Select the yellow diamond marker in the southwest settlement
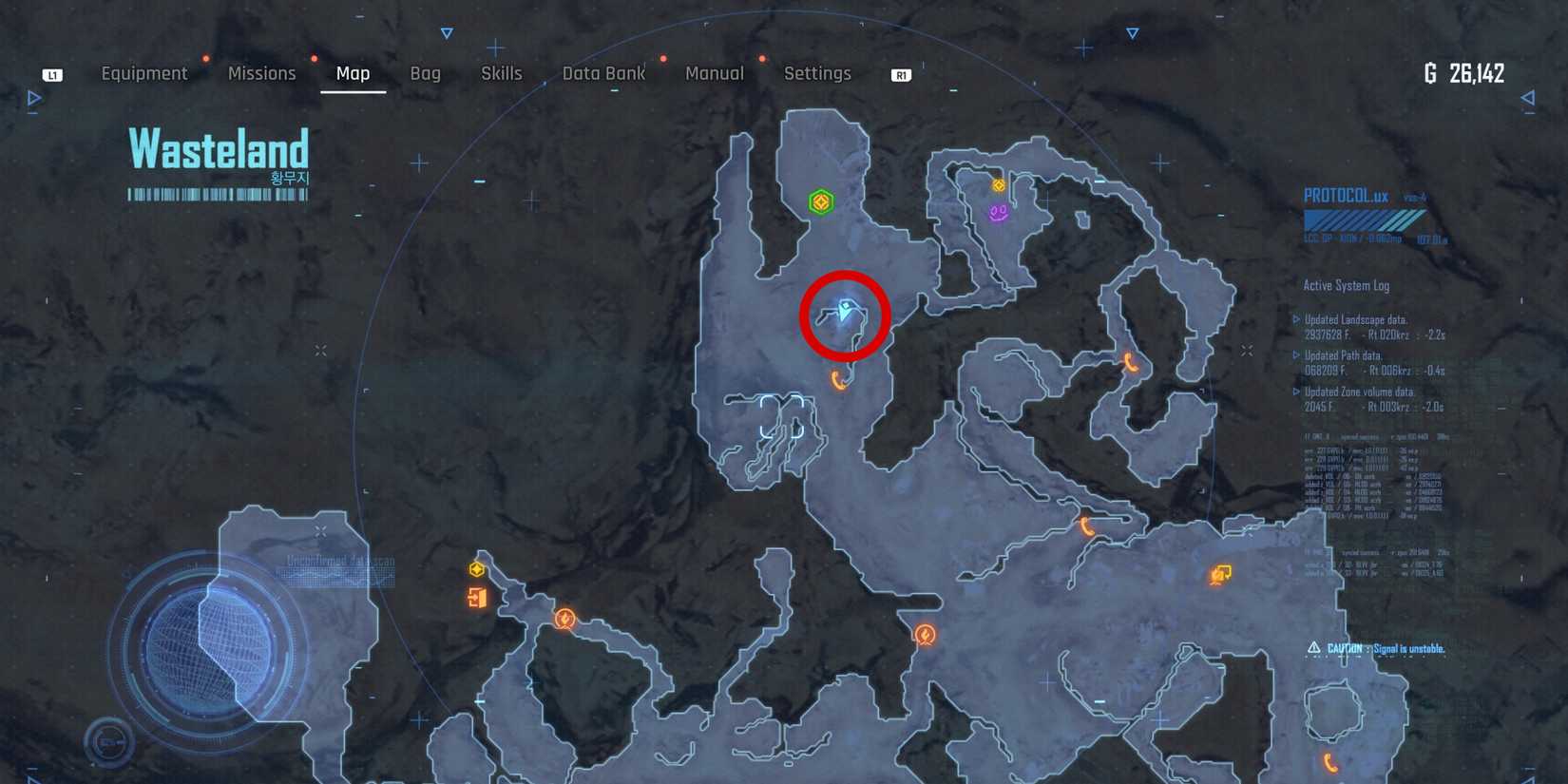This screenshot has width=1568, height=784. pyautogui.click(x=475, y=570)
